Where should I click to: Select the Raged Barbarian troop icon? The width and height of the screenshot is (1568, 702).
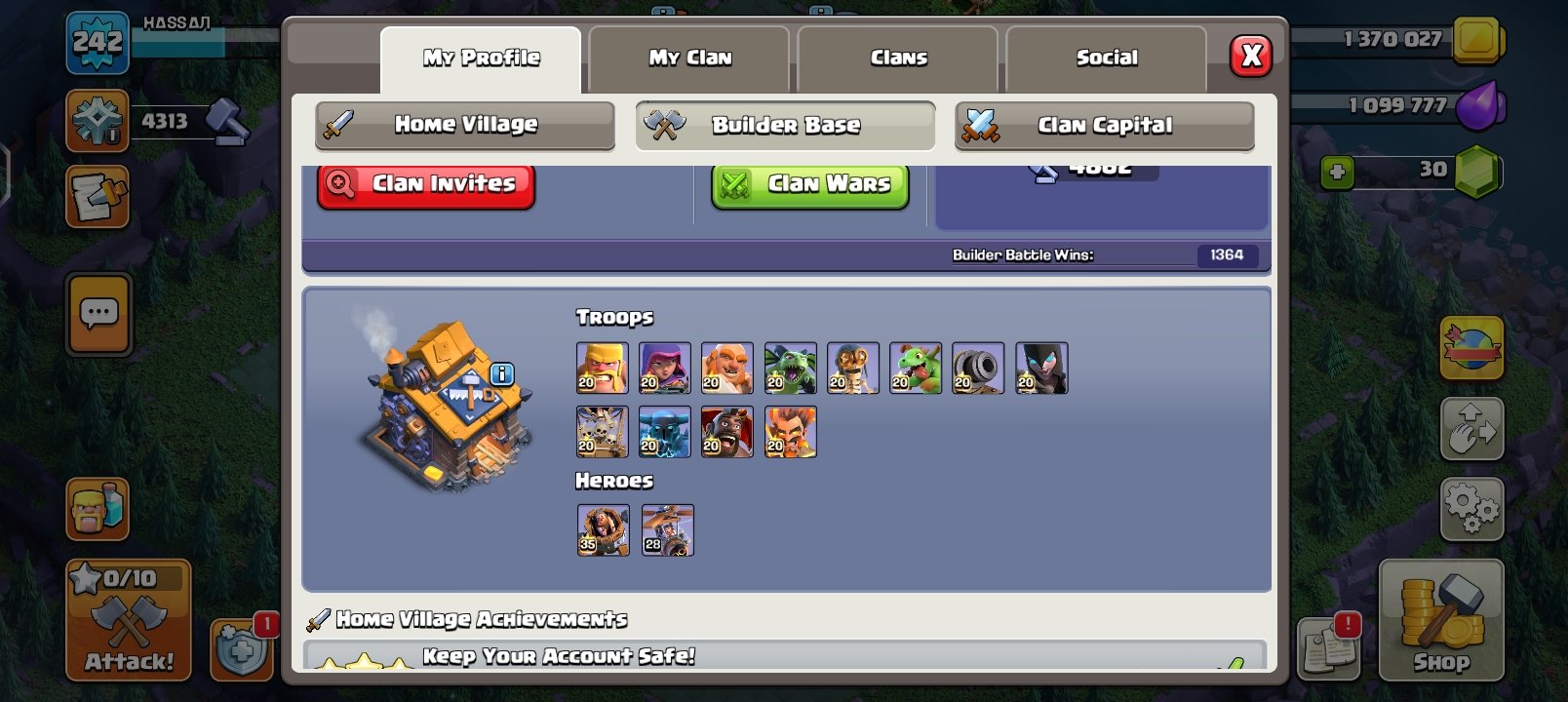[604, 368]
